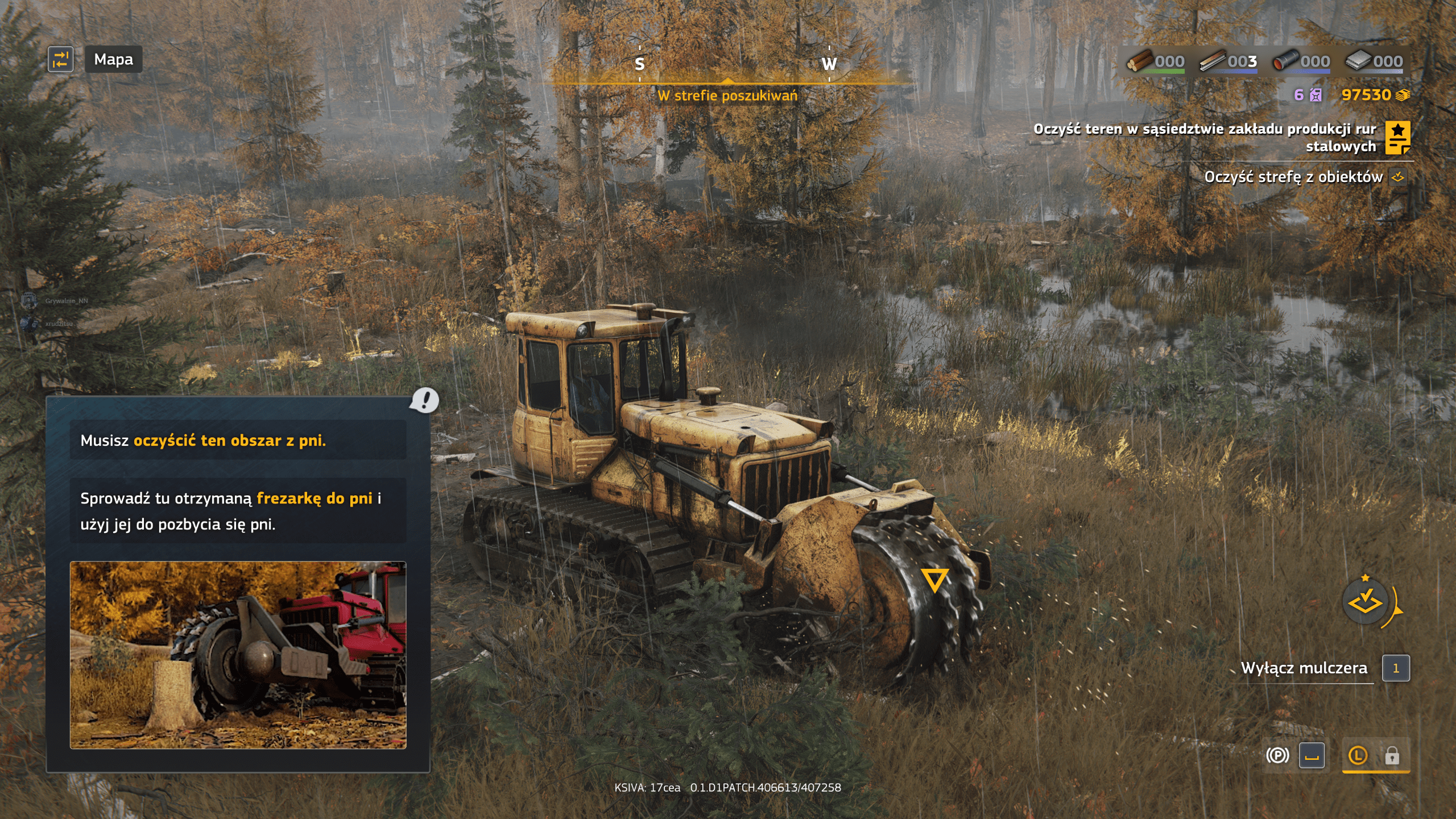Screen dimensions: 1456x819
Task: View the stump grinder tutorial thumbnail
Action: click(238, 655)
